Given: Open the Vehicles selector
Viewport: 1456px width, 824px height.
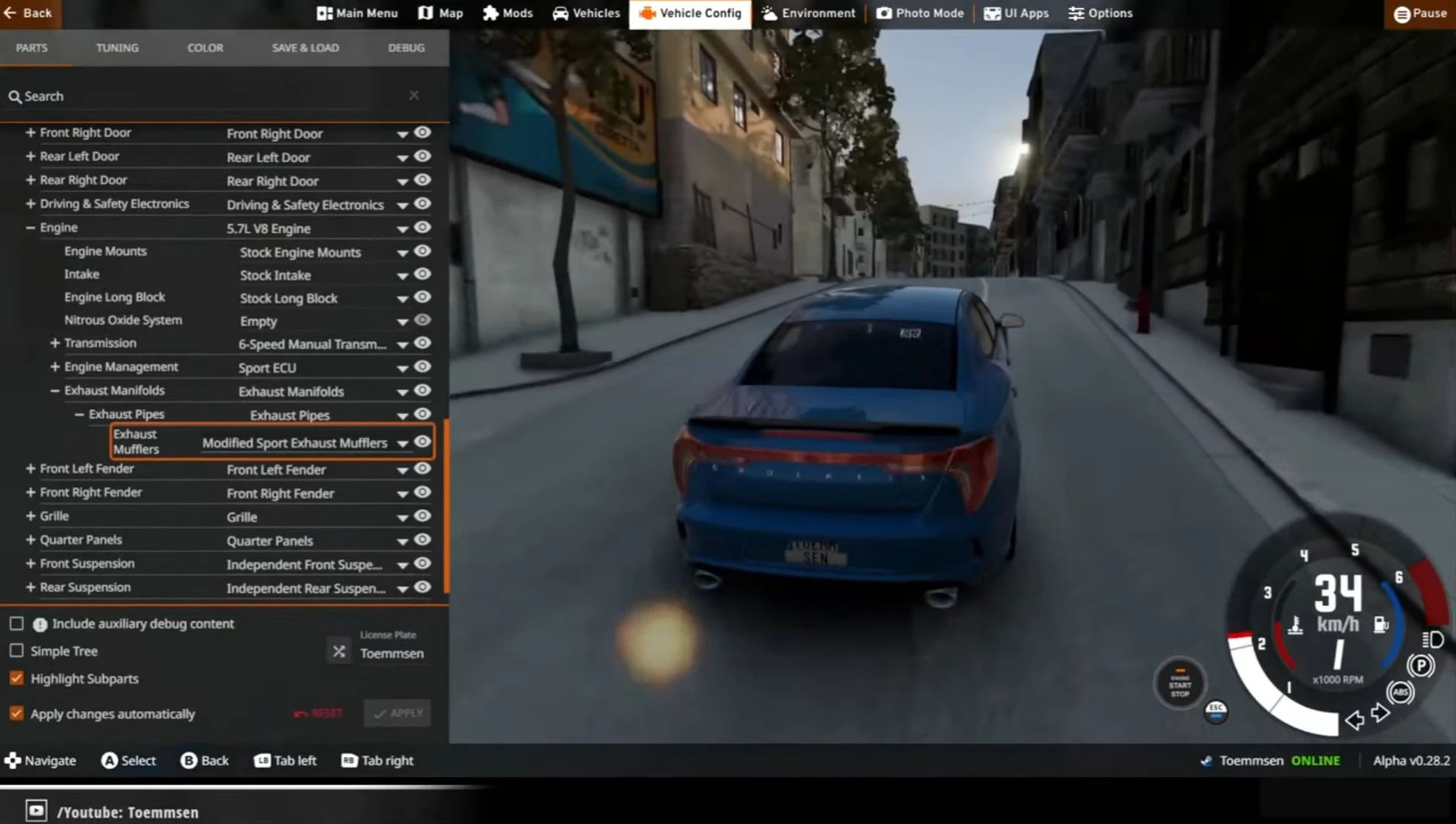Looking at the screenshot, I should coord(585,13).
